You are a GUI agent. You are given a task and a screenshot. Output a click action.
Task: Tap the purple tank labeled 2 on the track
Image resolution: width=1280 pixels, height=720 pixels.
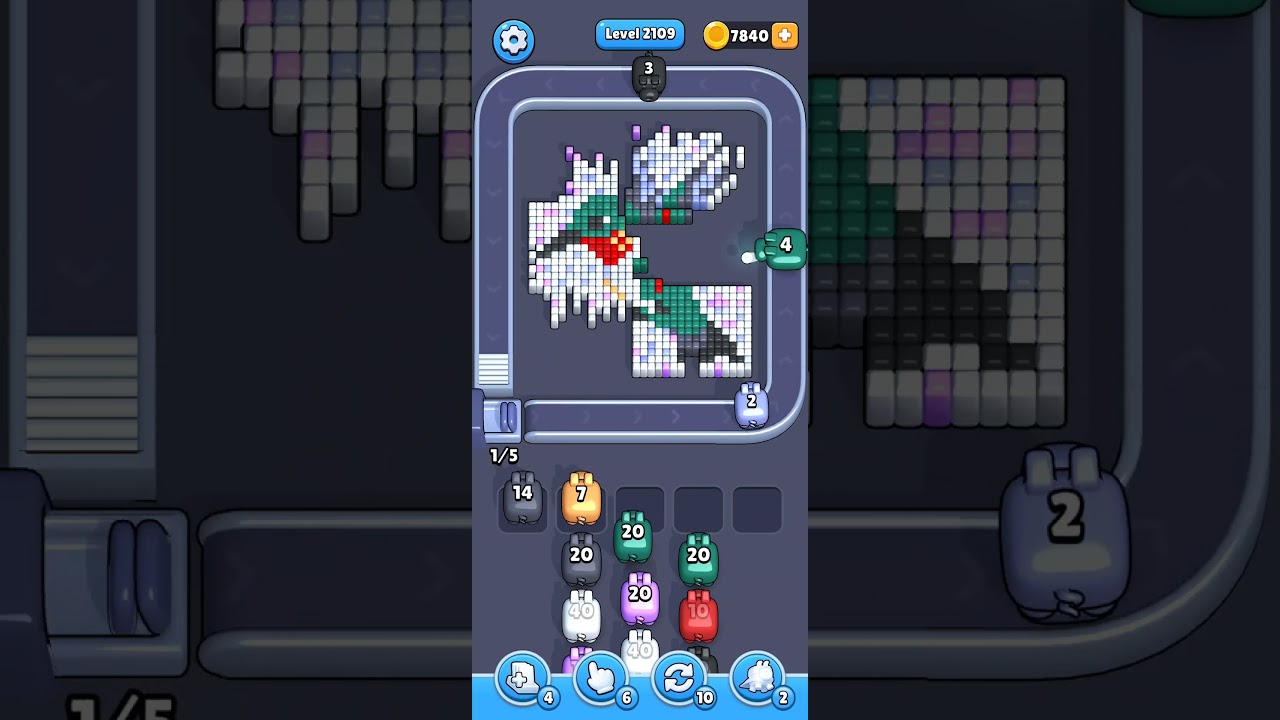(753, 402)
